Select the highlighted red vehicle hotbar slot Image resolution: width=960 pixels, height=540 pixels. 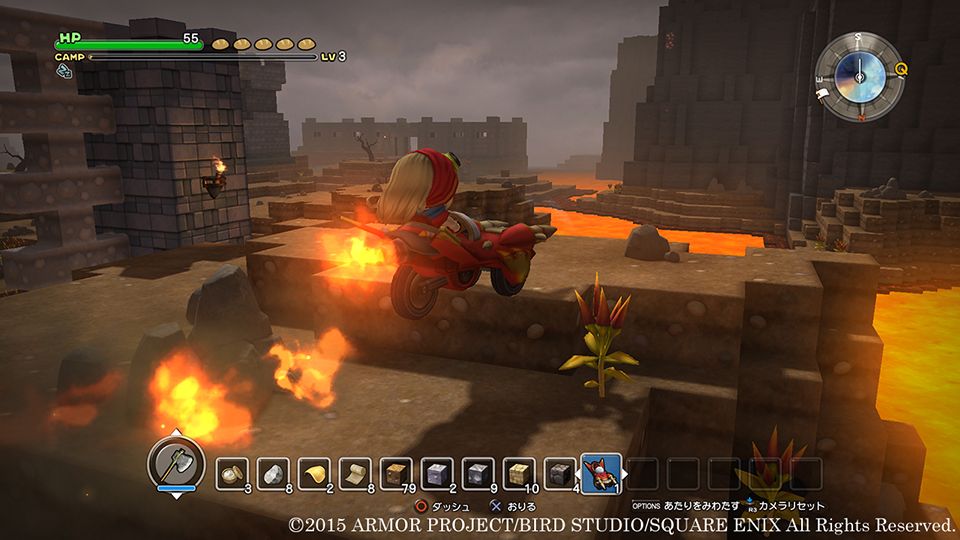[601, 473]
